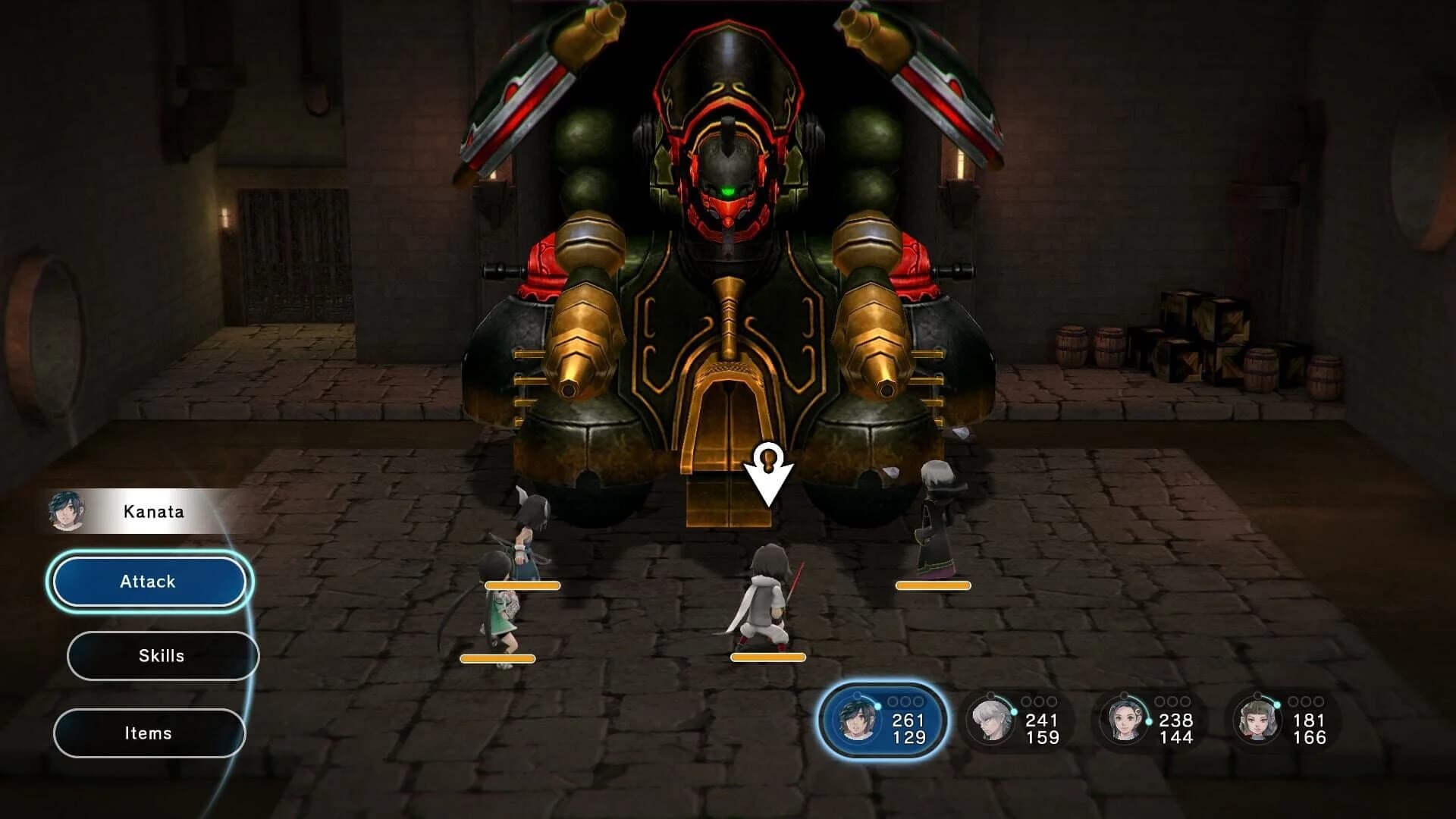1456x819 pixels.
Task: Open the Items command
Action: [149, 732]
